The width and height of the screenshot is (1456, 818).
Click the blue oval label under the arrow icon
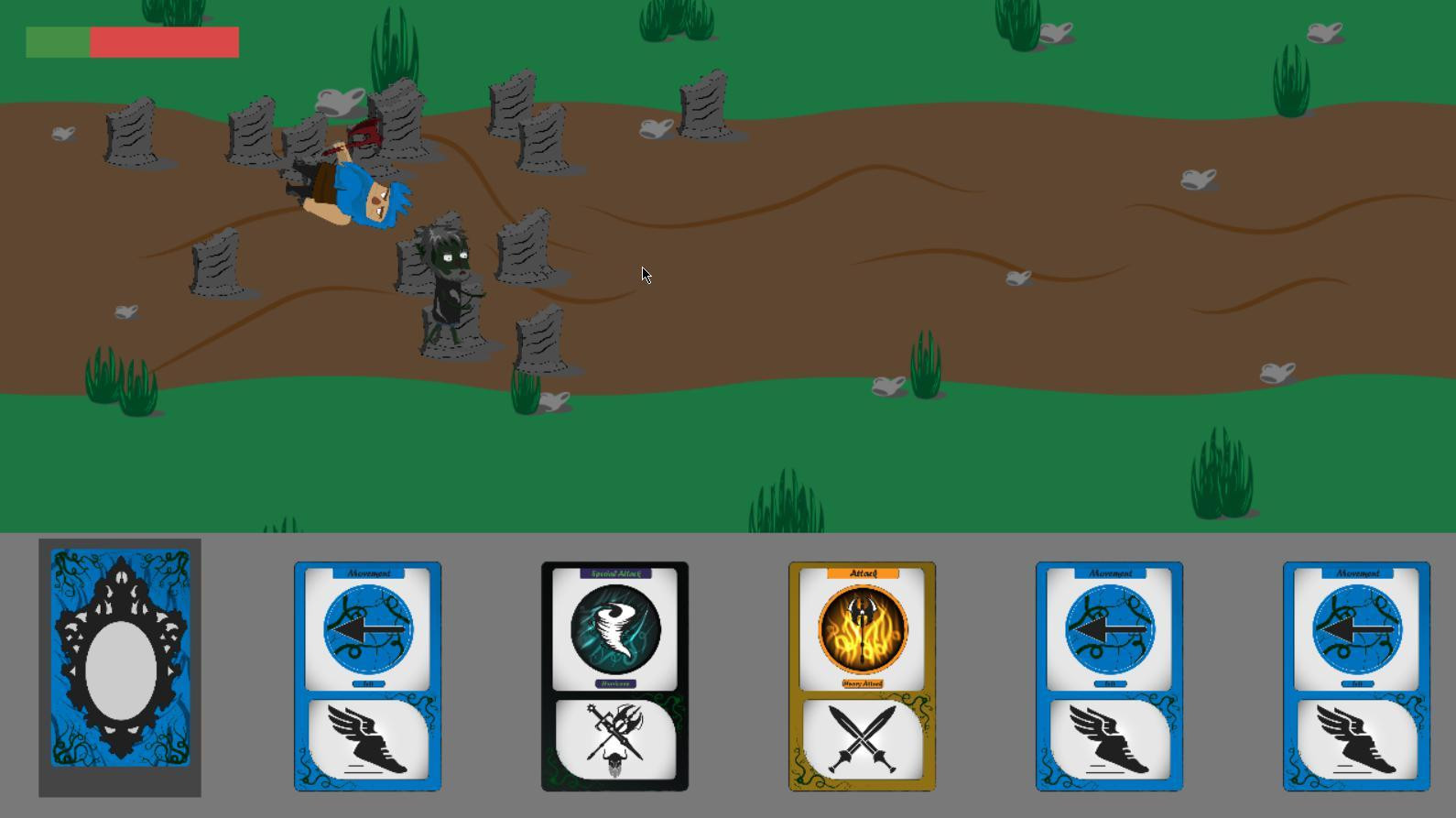click(367, 683)
